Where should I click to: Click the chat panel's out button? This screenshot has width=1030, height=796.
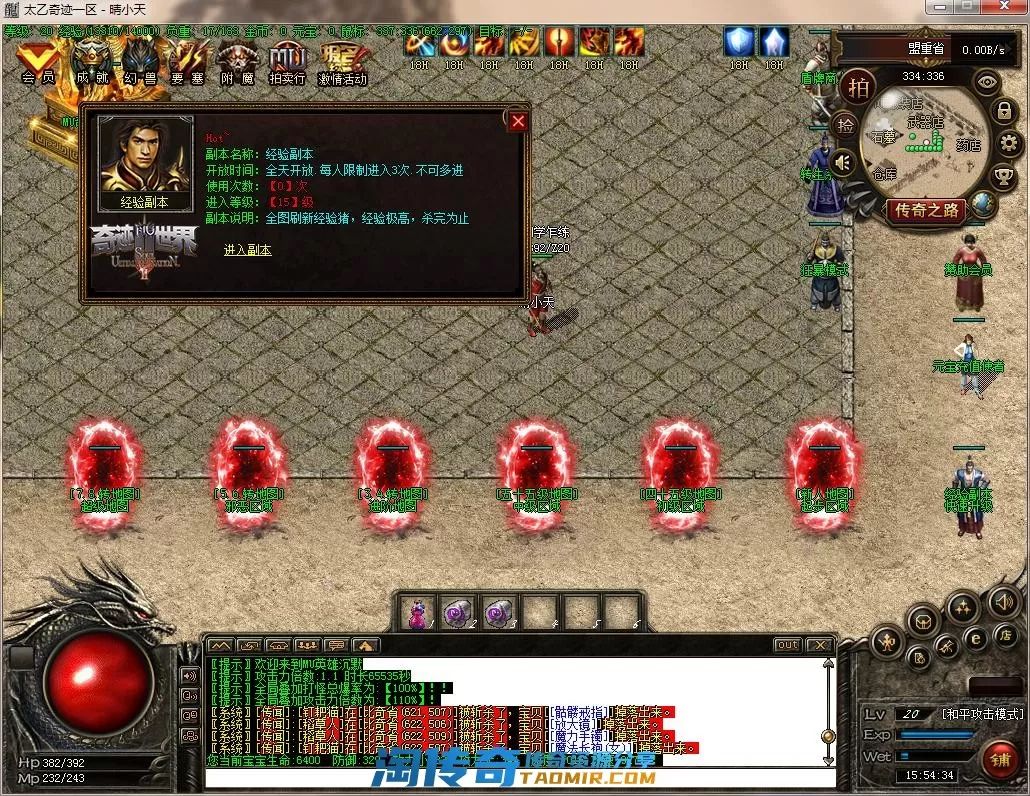point(788,645)
